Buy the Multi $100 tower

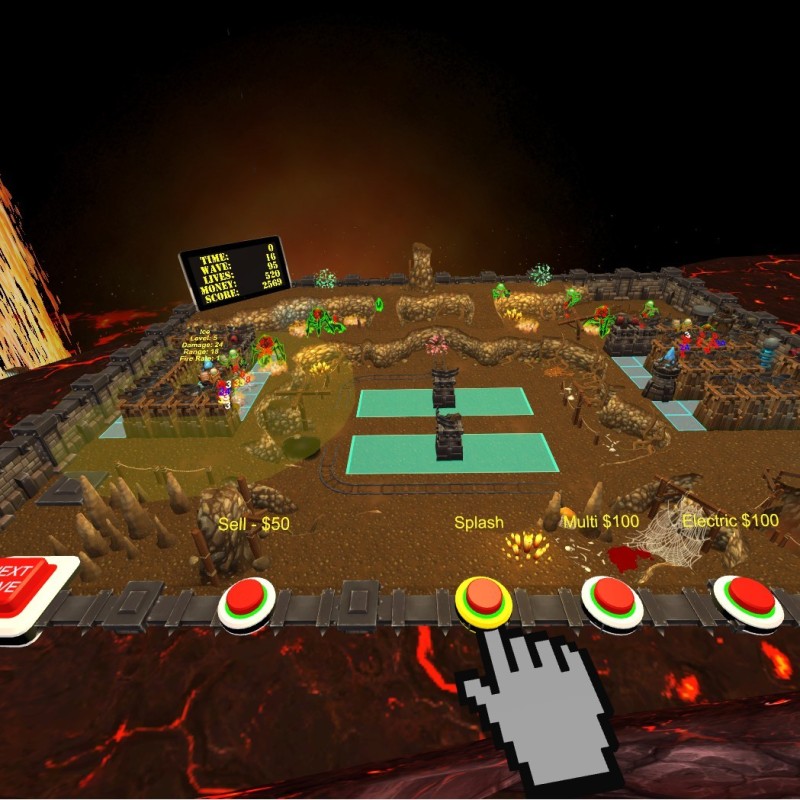coord(613,598)
